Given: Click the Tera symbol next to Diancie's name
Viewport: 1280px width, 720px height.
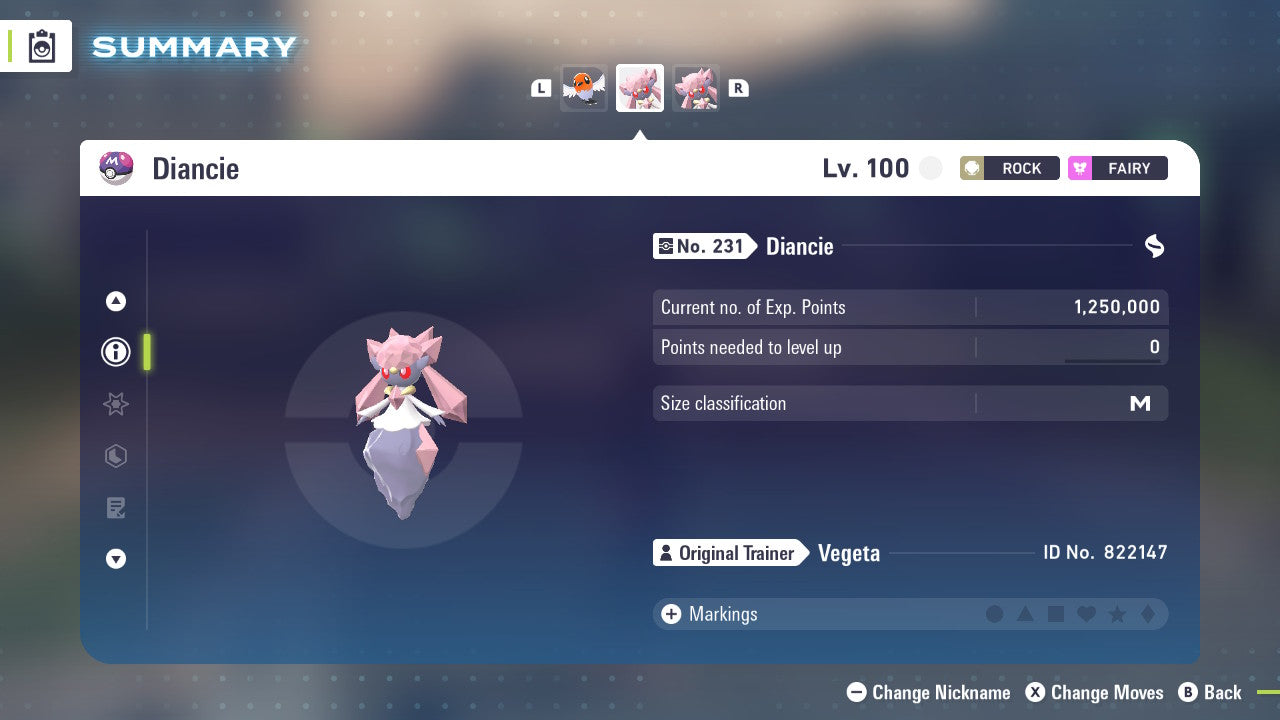Looking at the screenshot, I should 1154,246.
